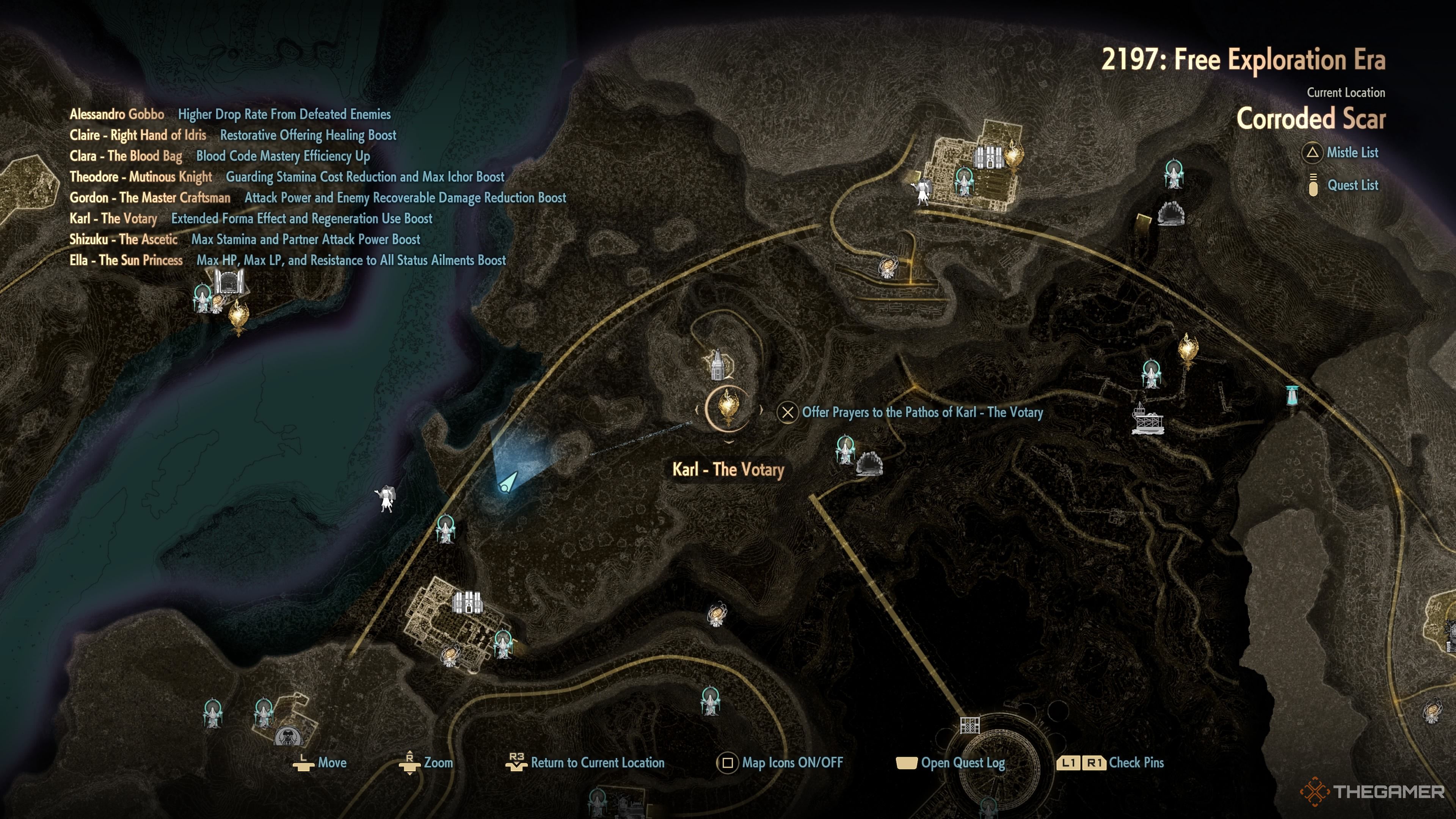
Task: Click the gate building icon in the southern compound
Action: tap(467, 602)
